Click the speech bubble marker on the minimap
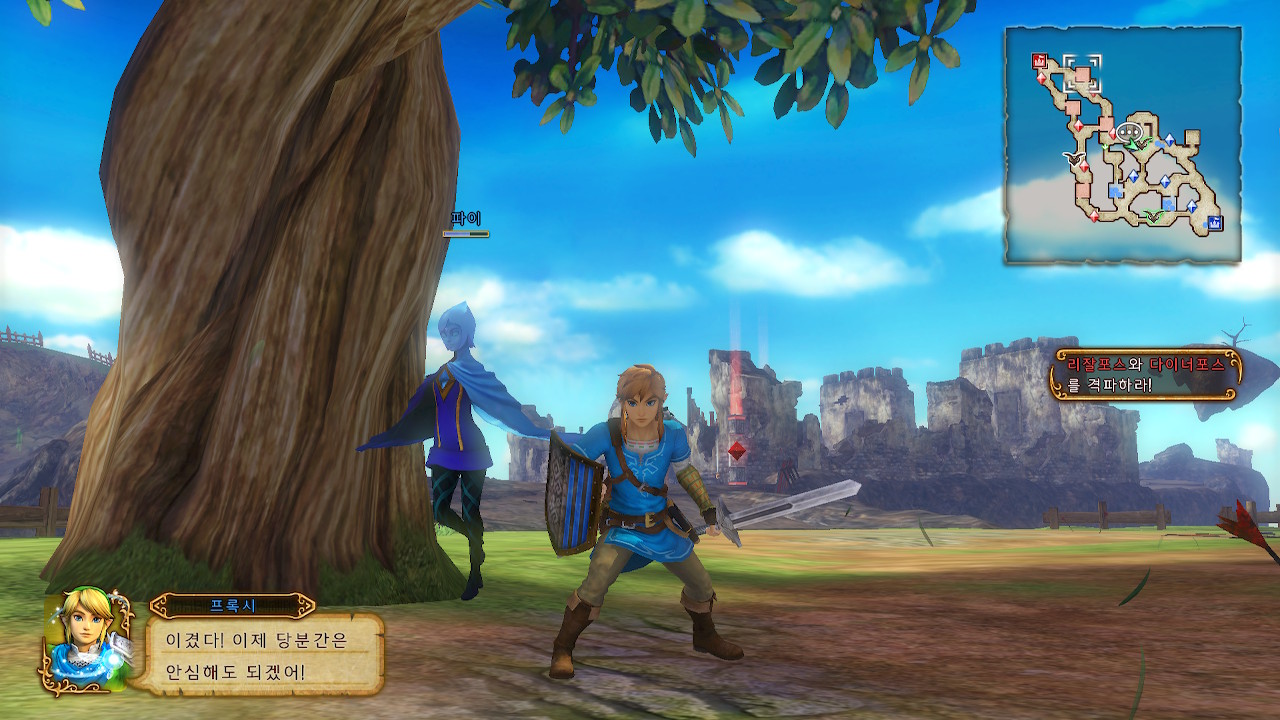Screen dimensions: 1280x720 coord(1129,131)
